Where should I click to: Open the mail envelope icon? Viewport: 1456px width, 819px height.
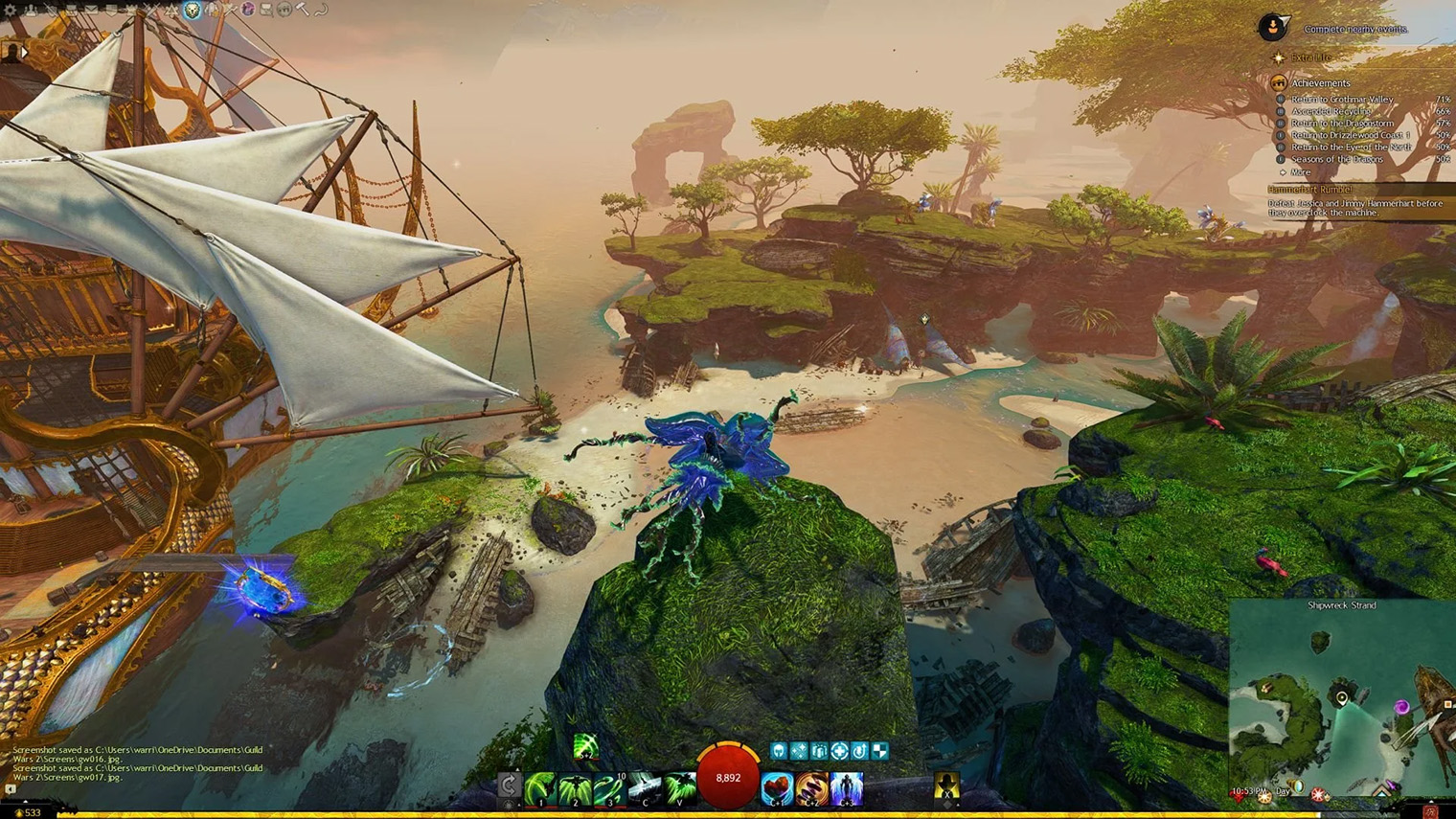(91, 10)
